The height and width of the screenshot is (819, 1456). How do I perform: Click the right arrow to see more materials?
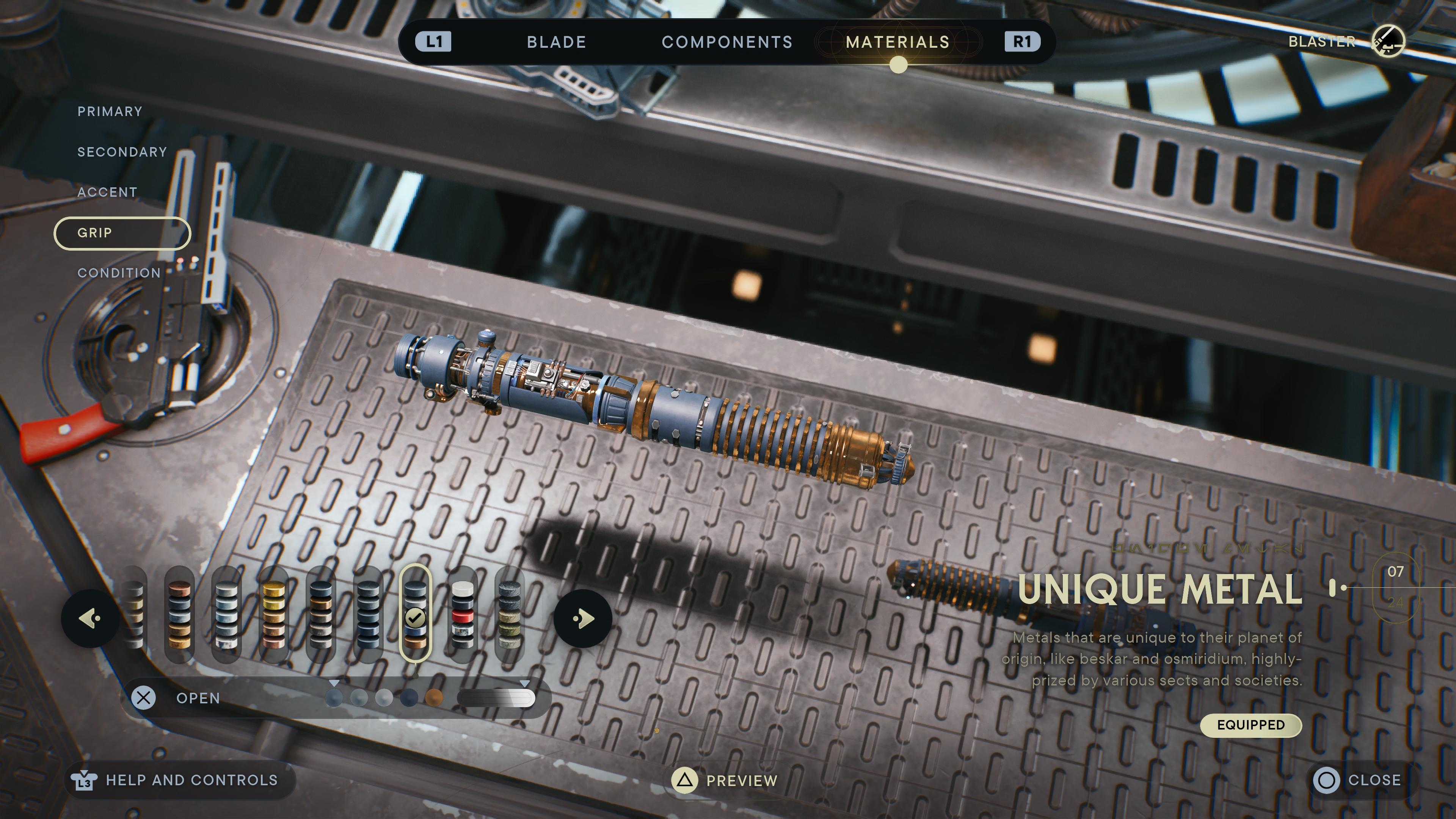(583, 619)
